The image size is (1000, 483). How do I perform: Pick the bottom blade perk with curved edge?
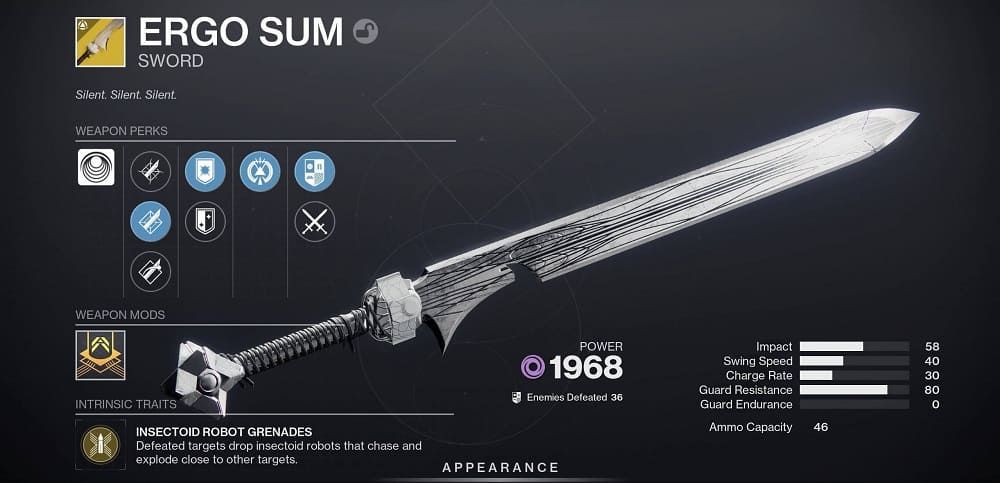click(x=150, y=271)
